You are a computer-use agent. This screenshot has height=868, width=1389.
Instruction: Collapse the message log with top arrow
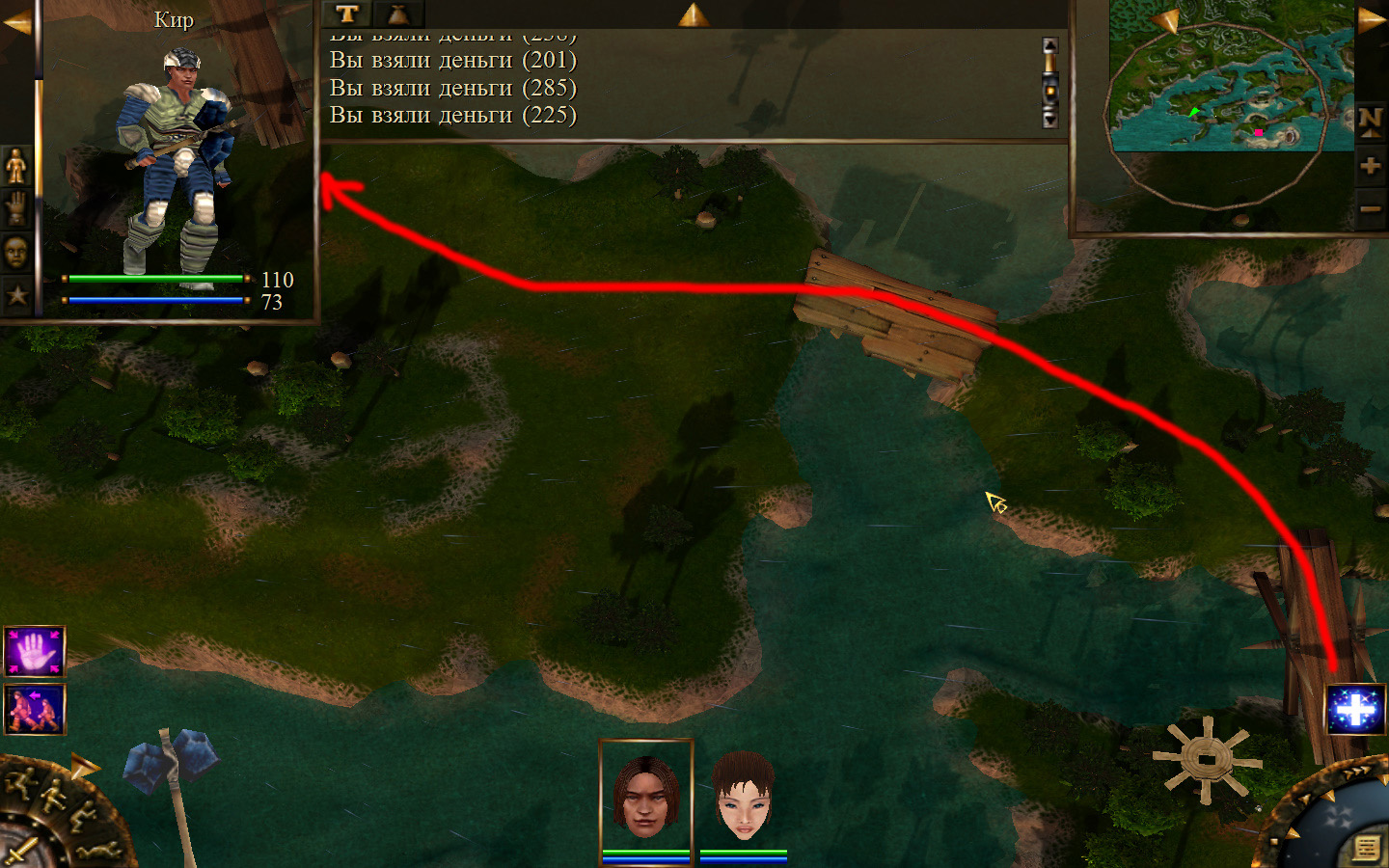point(693,14)
